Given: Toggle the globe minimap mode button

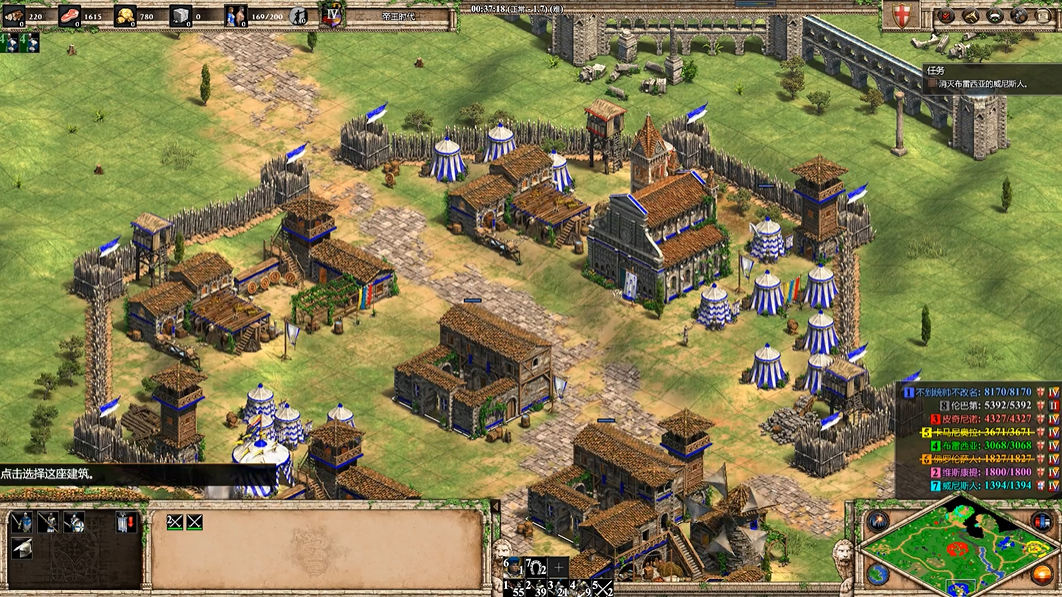Looking at the screenshot, I should tap(878, 574).
